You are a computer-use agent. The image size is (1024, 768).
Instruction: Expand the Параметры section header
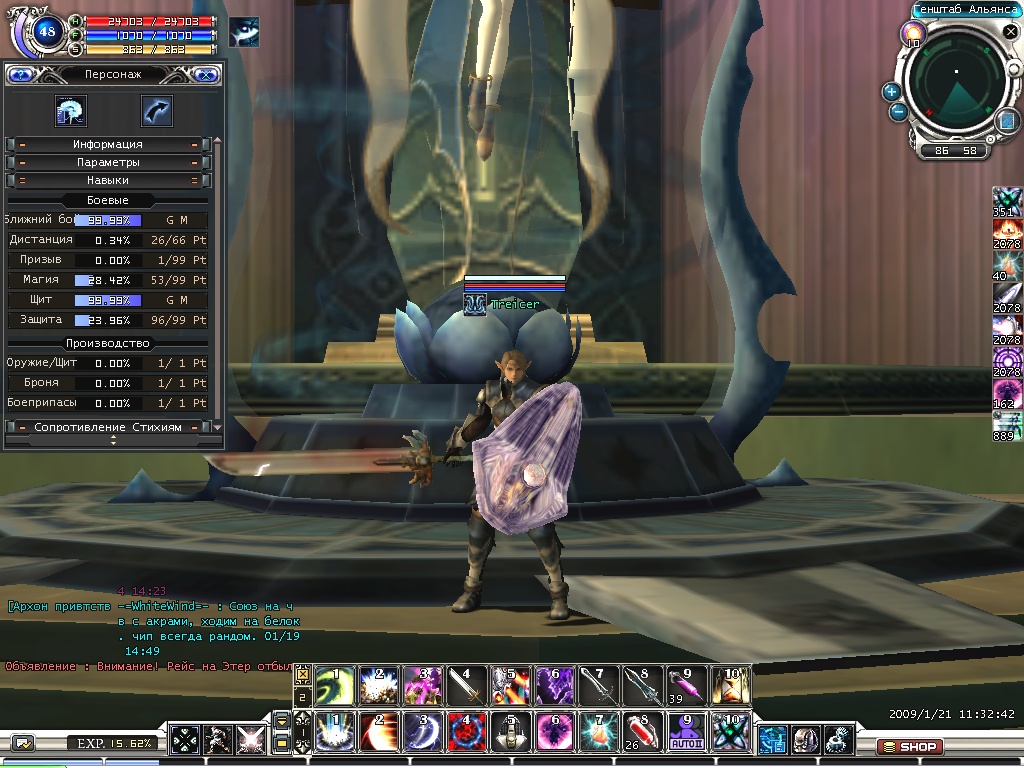click(x=108, y=162)
